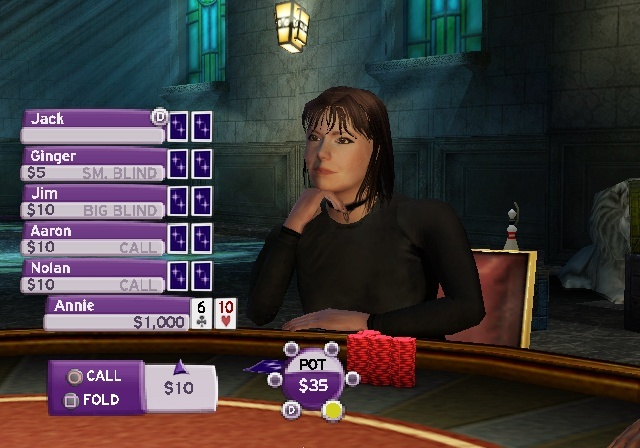Select Annie's $1,000 player row
The width and height of the screenshot is (640, 448).
(x=118, y=314)
